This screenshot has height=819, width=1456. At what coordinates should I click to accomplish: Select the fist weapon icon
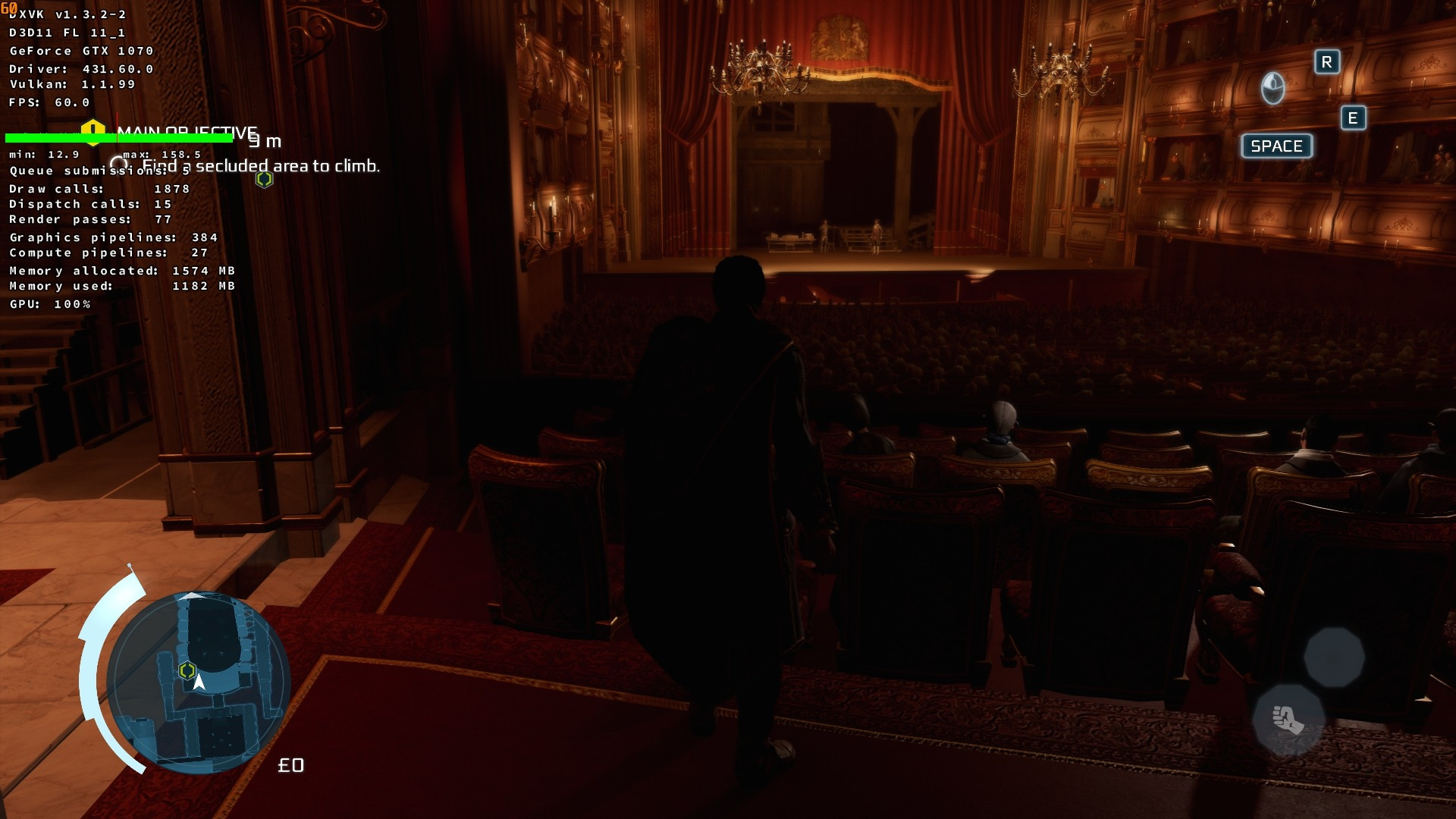pos(1288,719)
